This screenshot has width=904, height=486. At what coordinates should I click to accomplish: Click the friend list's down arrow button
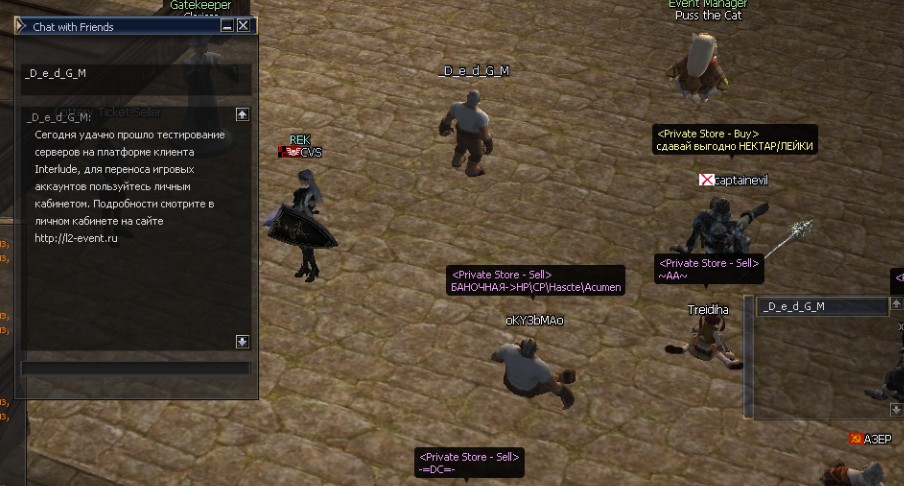(x=897, y=410)
